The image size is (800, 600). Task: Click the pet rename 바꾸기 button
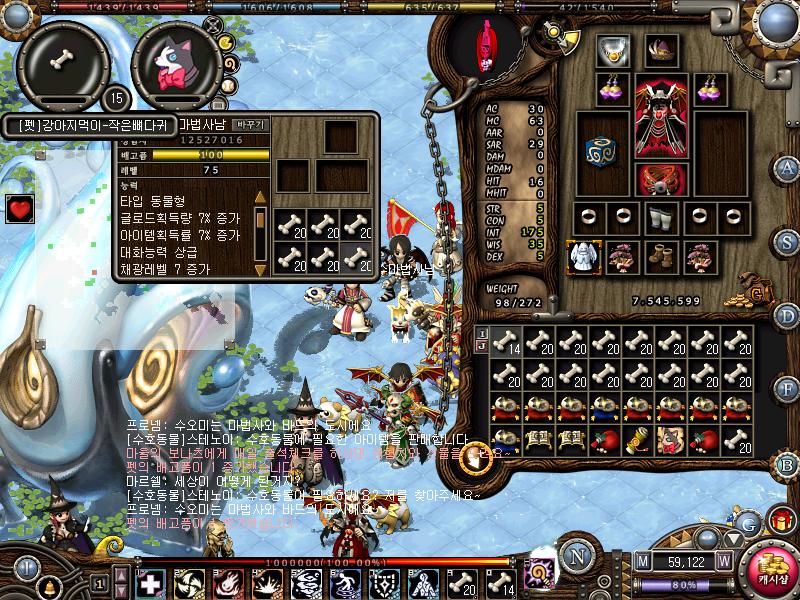pos(249,125)
